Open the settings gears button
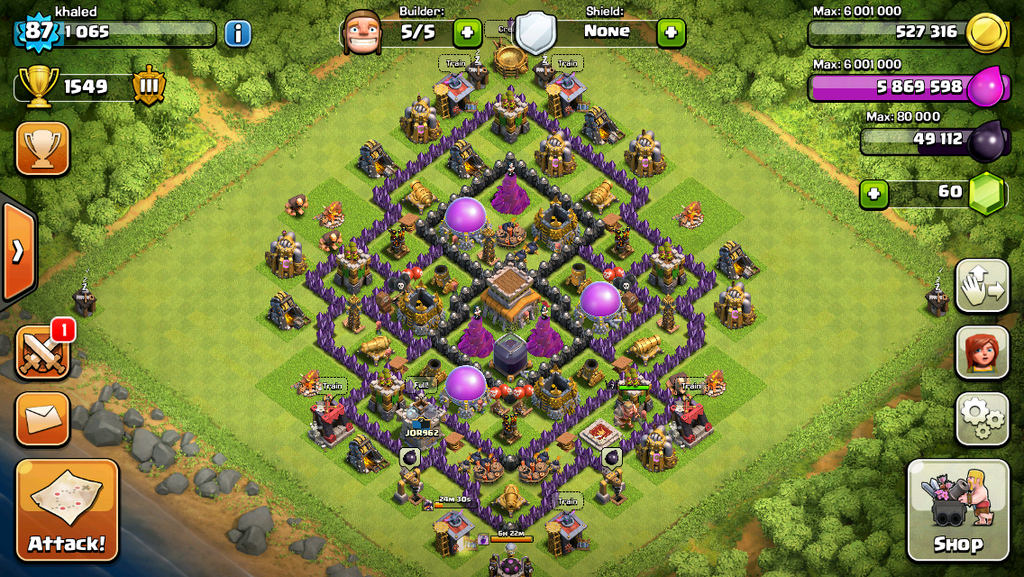Image resolution: width=1024 pixels, height=577 pixels. [x=981, y=418]
